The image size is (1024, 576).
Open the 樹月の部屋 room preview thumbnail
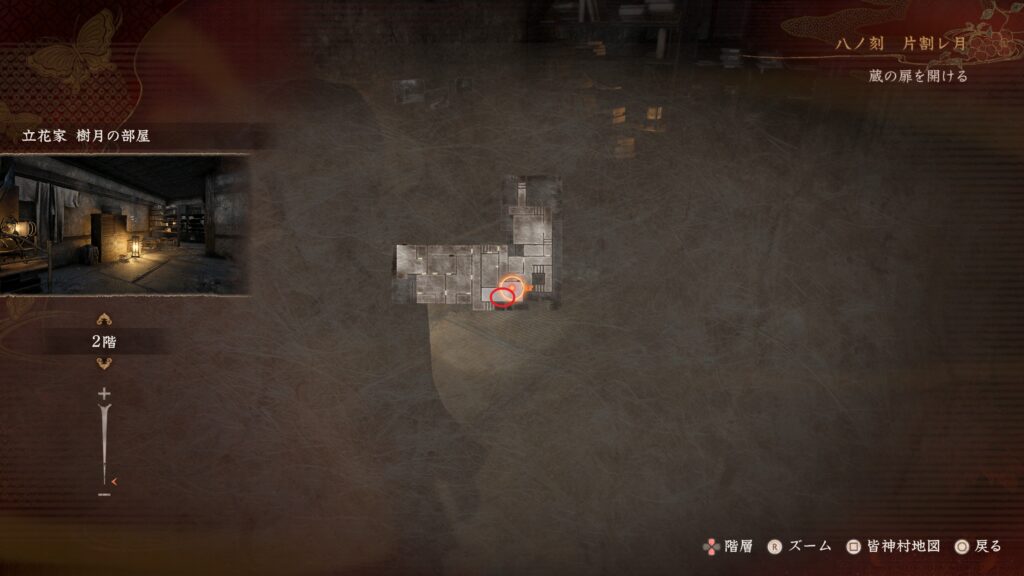124,224
